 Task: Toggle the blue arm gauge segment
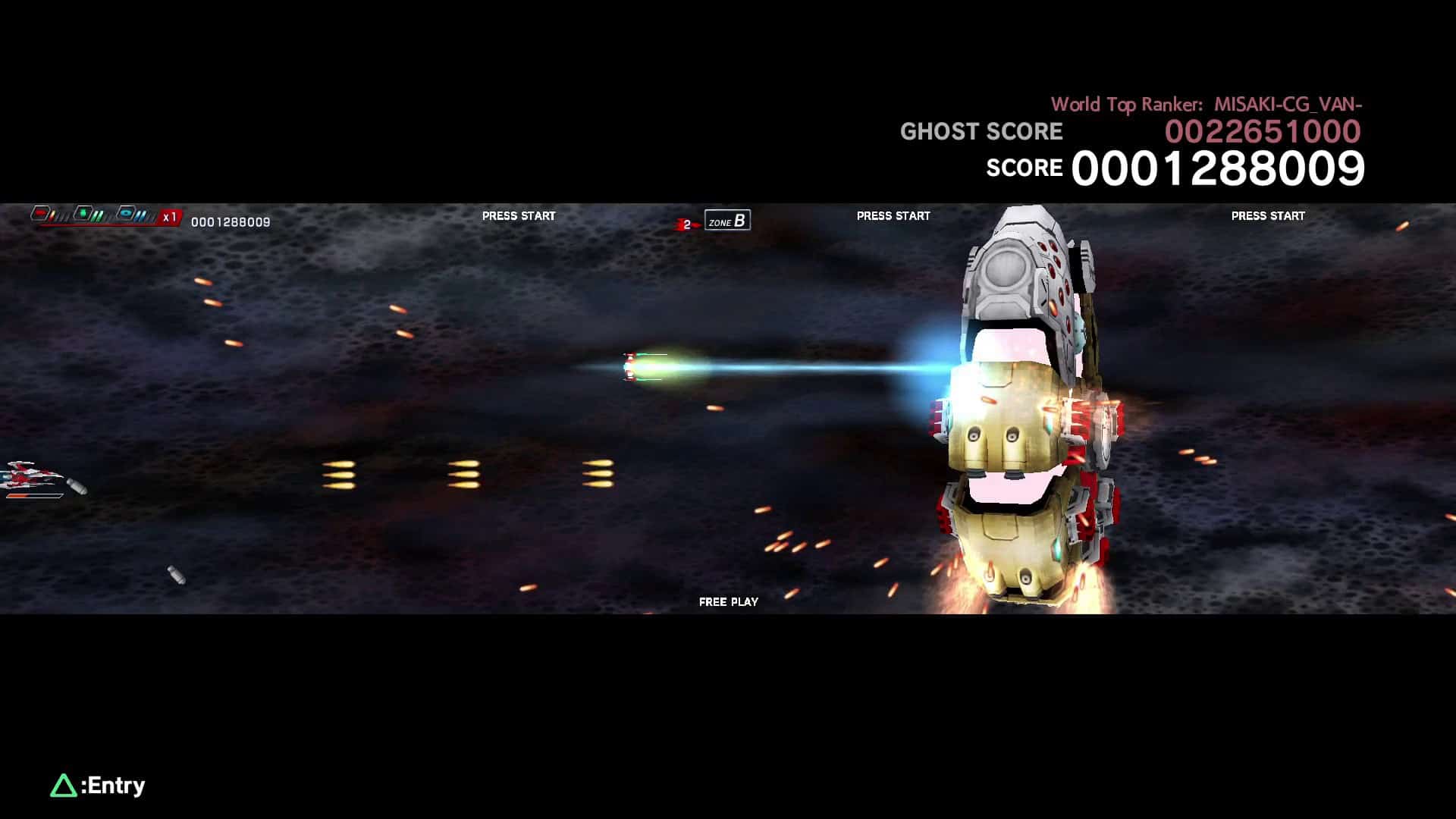142,215
